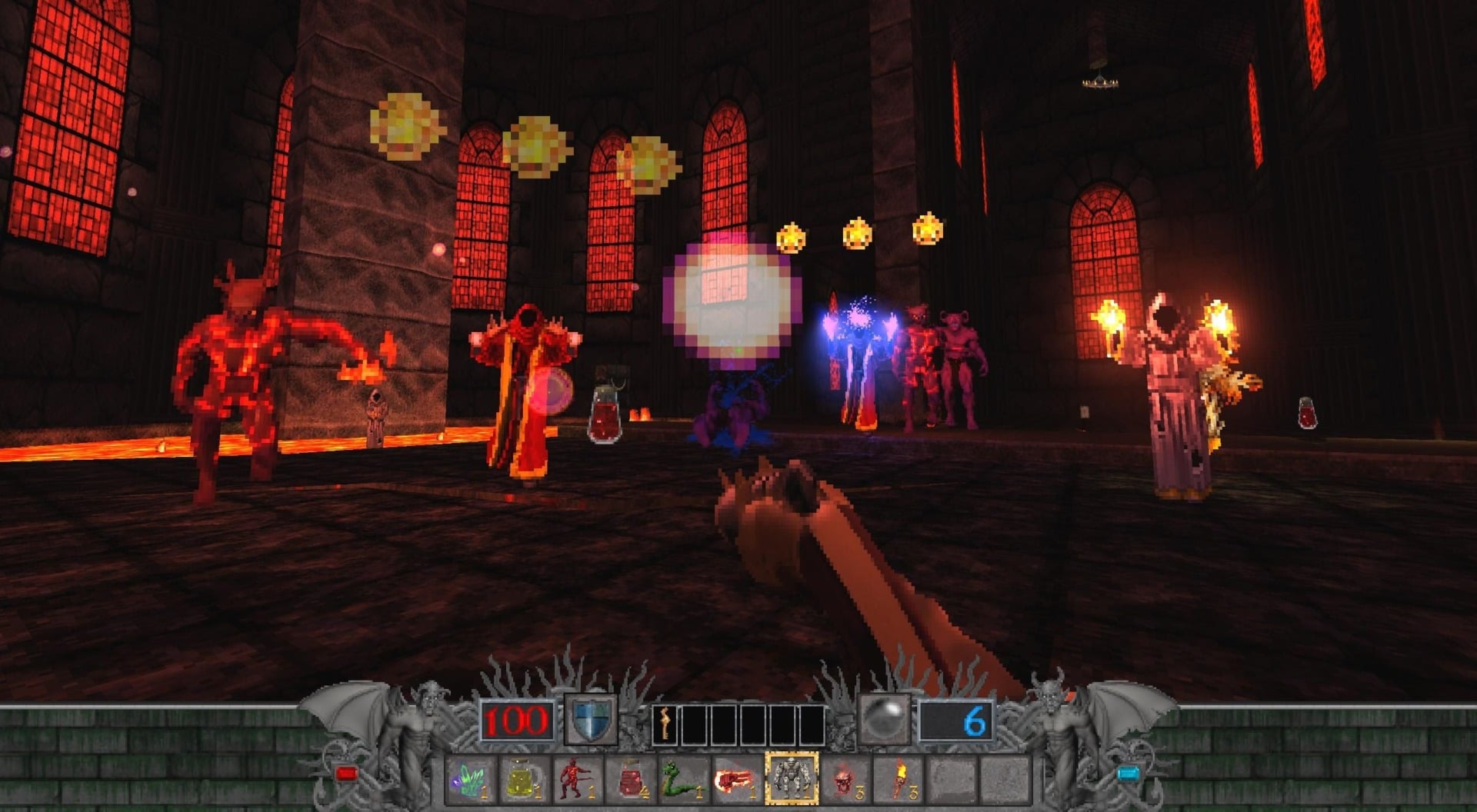Select the yellow Flechette flask in inventory
Image resolution: width=1477 pixels, height=812 pixels.
click(x=522, y=779)
